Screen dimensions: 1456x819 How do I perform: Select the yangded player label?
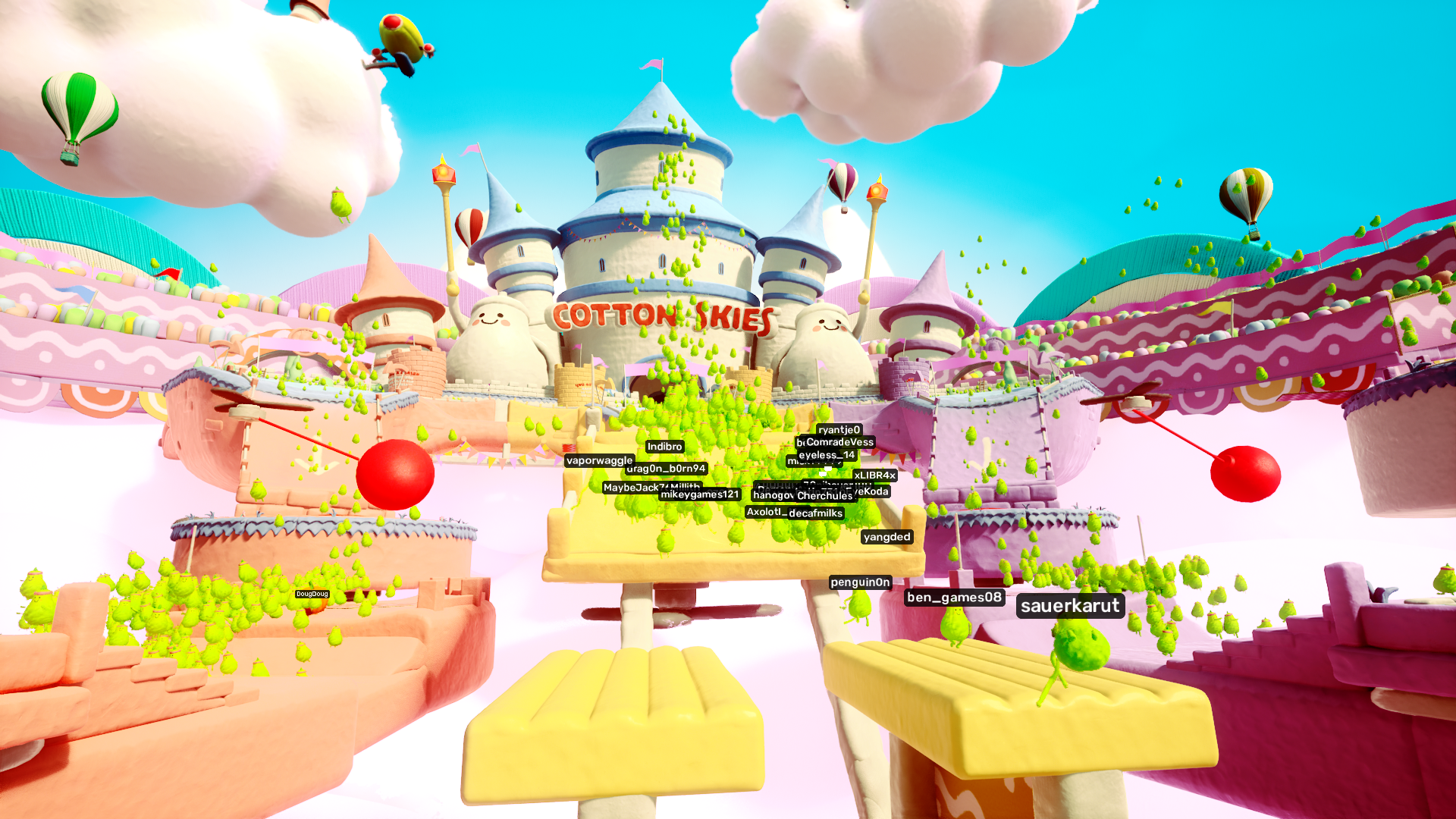coord(888,536)
